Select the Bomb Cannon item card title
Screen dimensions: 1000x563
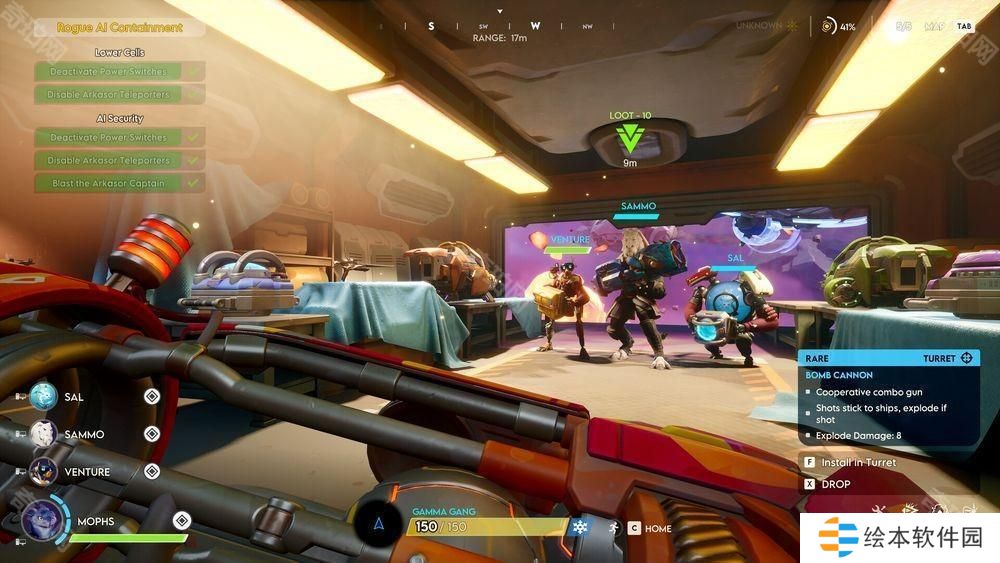839,375
